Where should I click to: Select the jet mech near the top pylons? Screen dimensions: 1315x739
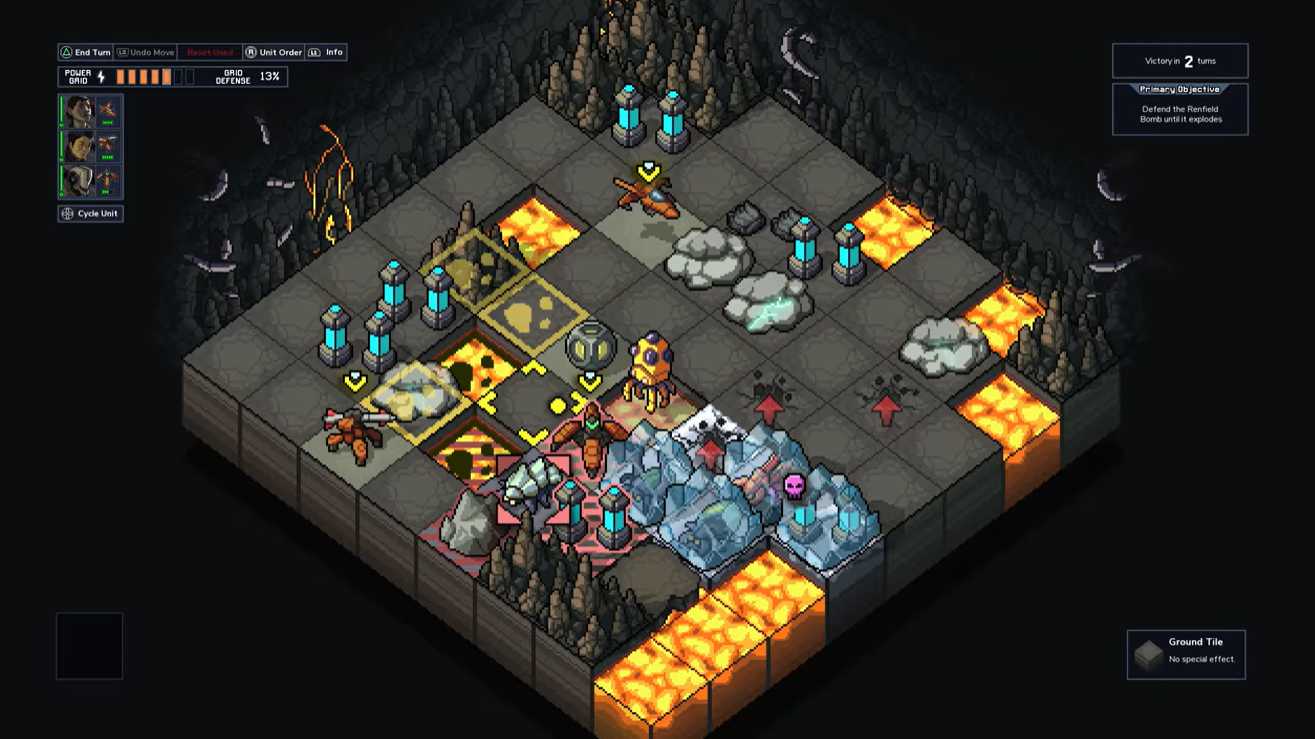(x=647, y=196)
